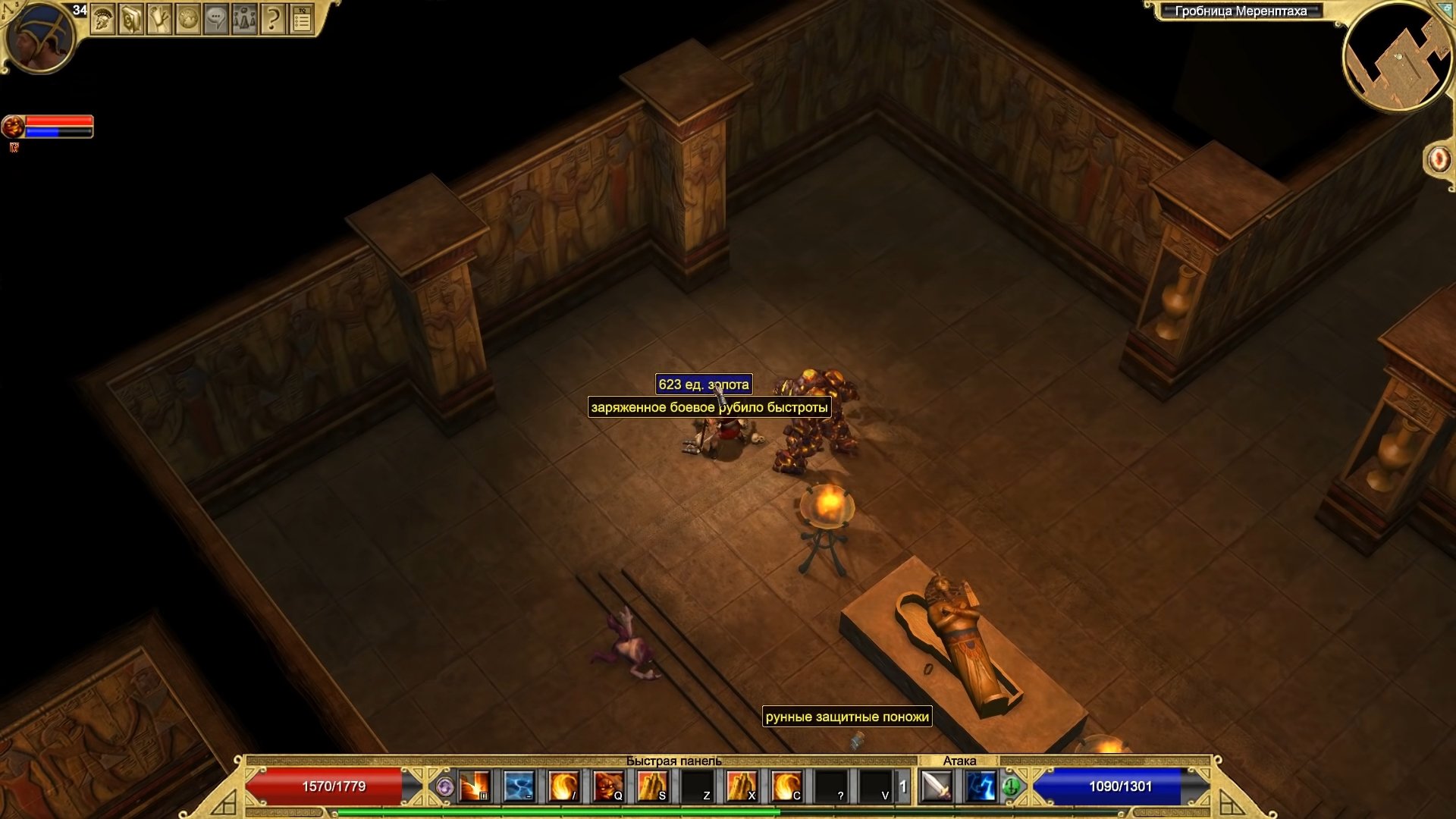Select the blue lightning secondary attack slot

point(981,786)
